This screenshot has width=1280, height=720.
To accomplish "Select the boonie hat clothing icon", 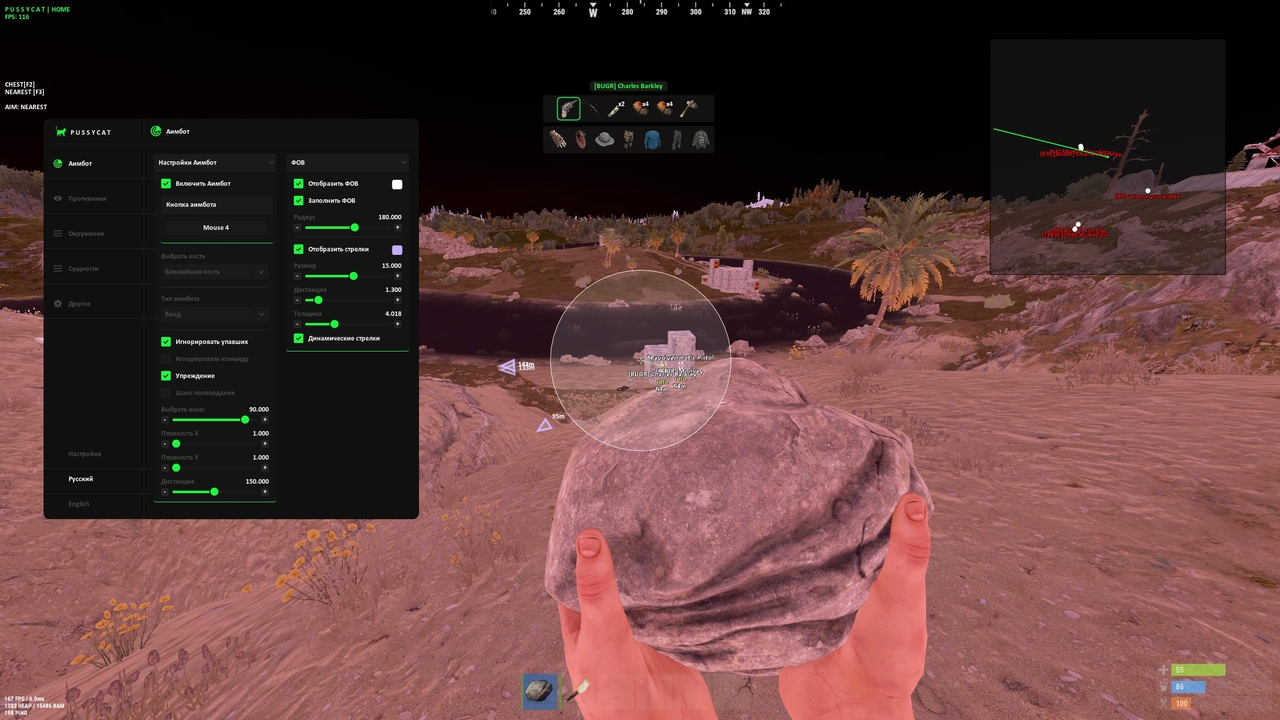I will click(x=604, y=139).
